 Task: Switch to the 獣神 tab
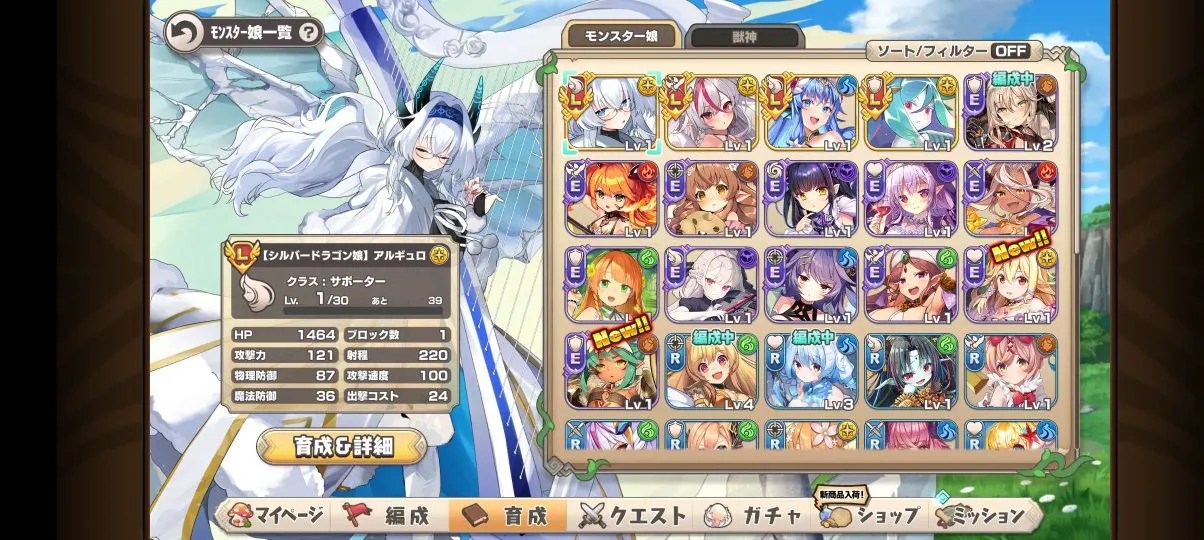pyautogui.click(x=746, y=38)
